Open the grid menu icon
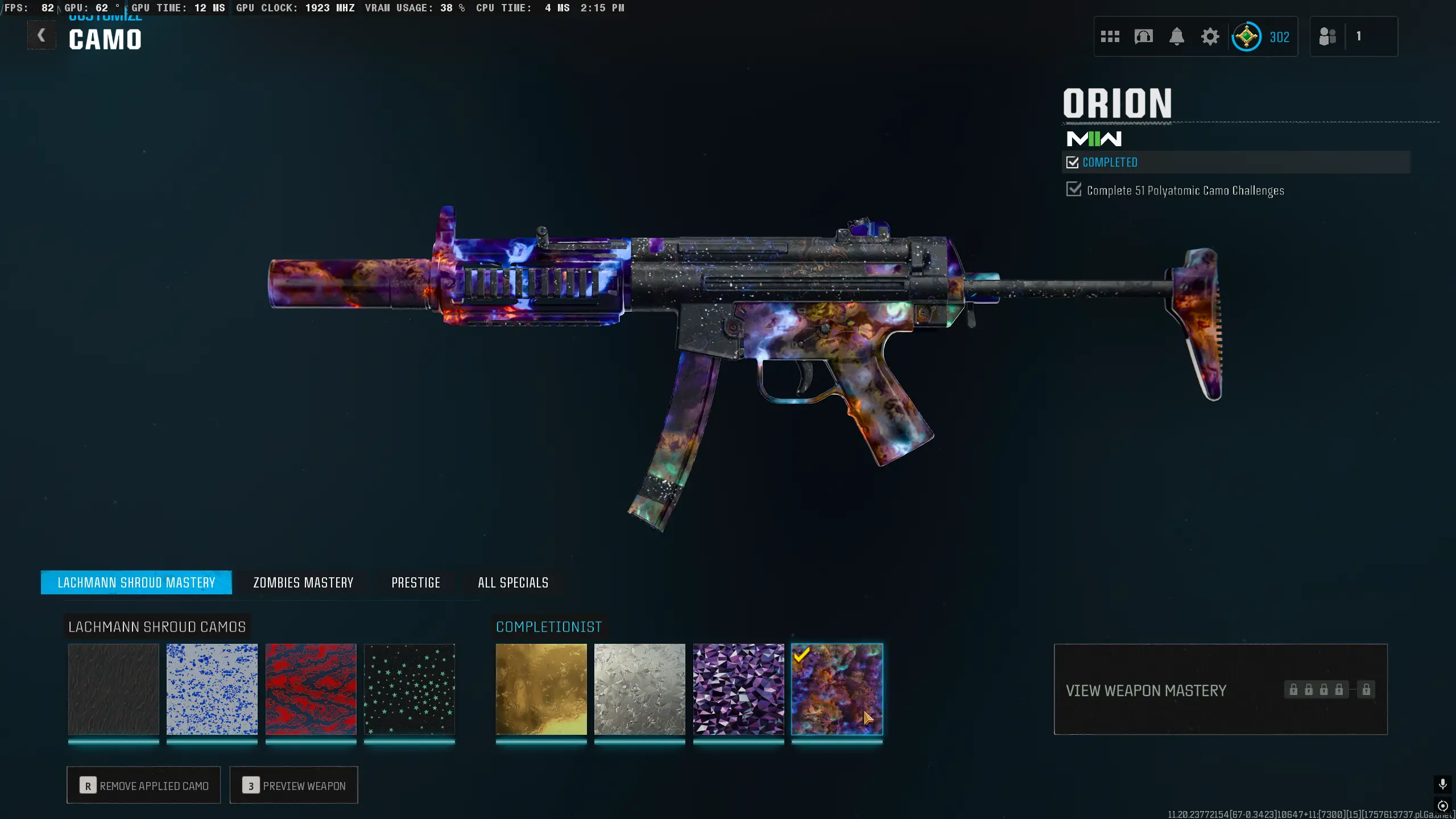1456x819 pixels. click(x=1110, y=37)
